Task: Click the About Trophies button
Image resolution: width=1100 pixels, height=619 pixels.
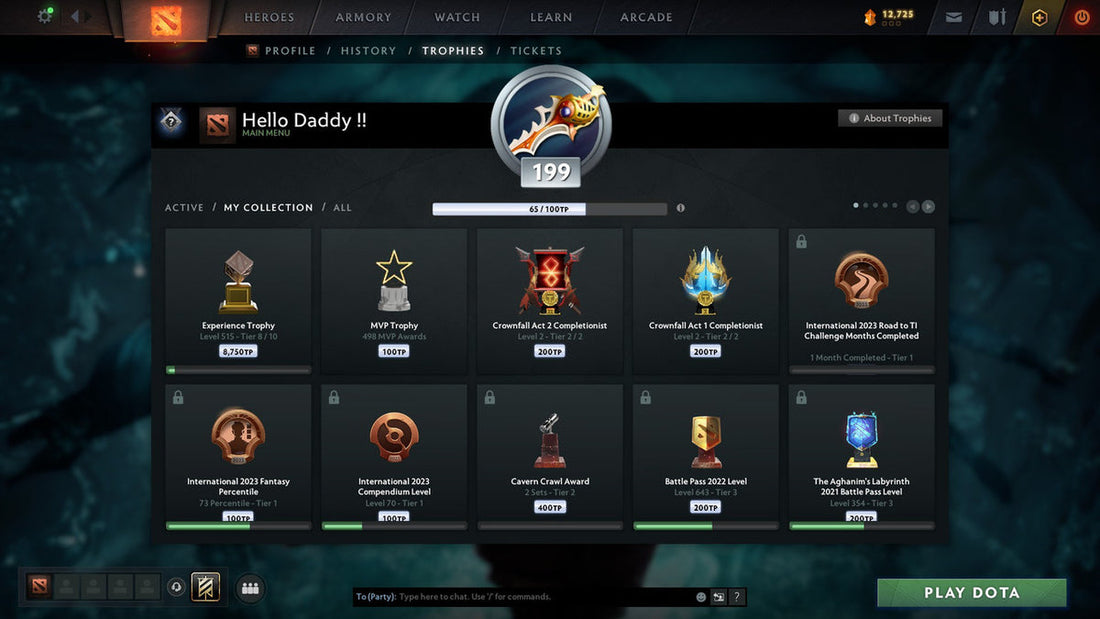Action: coord(890,118)
